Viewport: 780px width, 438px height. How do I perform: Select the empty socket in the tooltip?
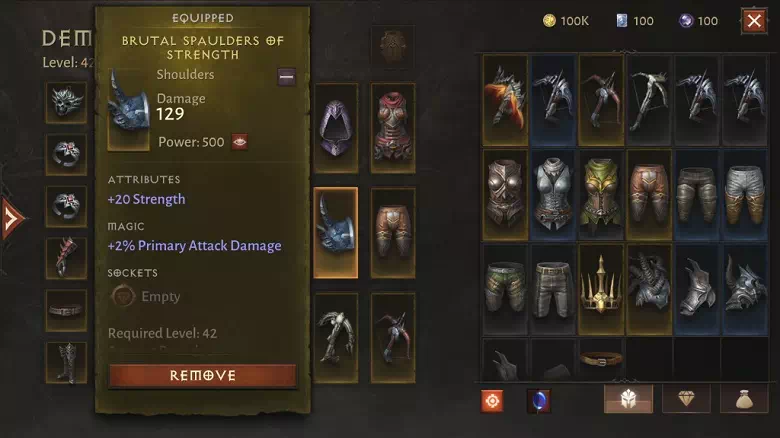123,296
